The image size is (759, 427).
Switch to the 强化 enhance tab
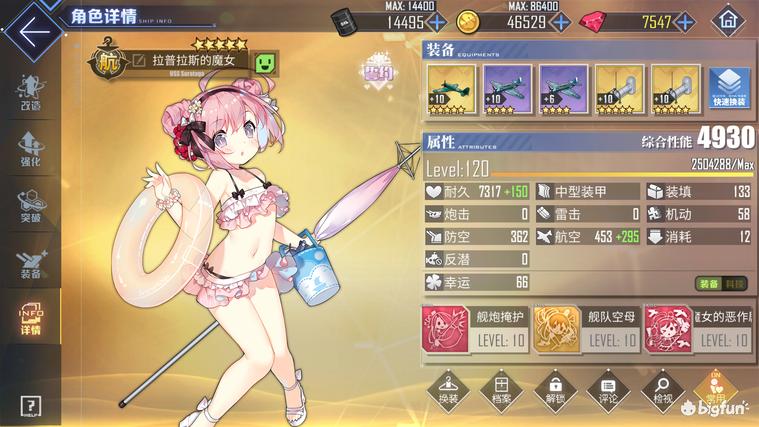[30, 149]
